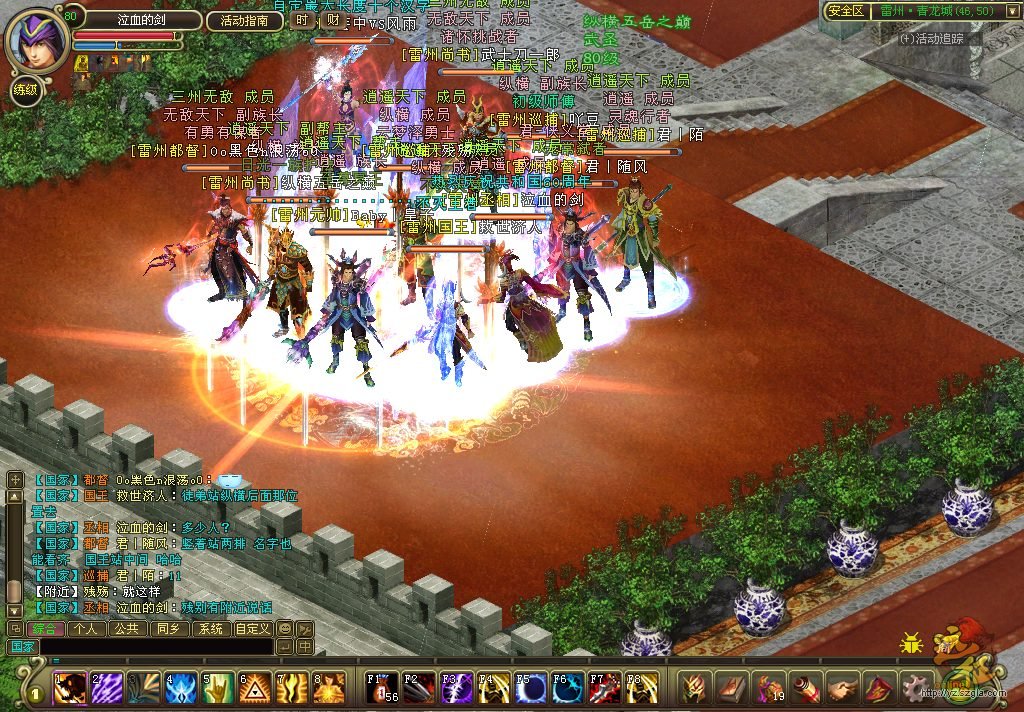Viewport: 1024px width, 712px height.
Task: Activate the skull skill in slot 1
Action: click(x=70, y=688)
